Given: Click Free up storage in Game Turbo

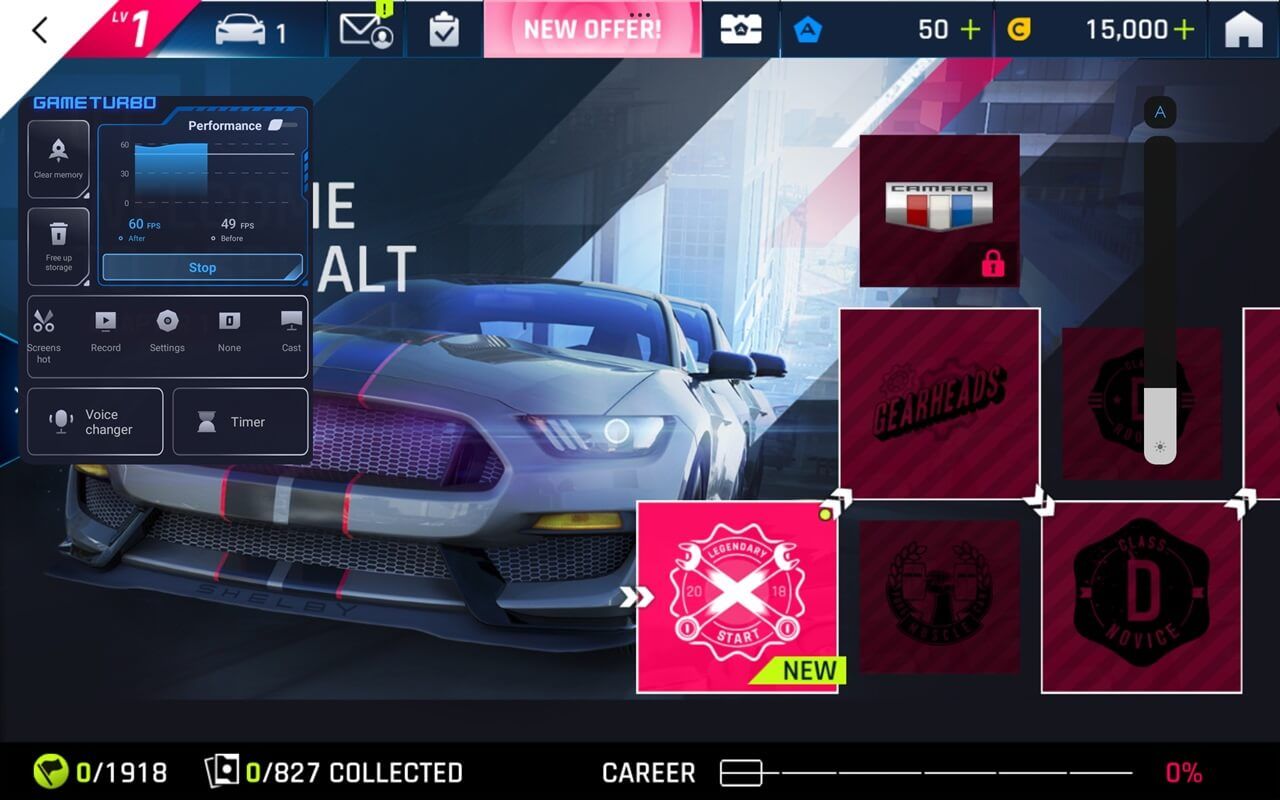Looking at the screenshot, I should point(58,246).
